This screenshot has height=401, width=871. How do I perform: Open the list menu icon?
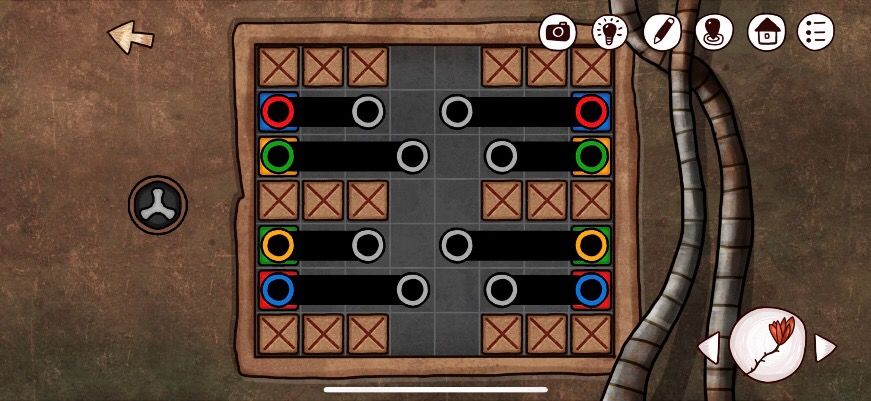pos(816,32)
